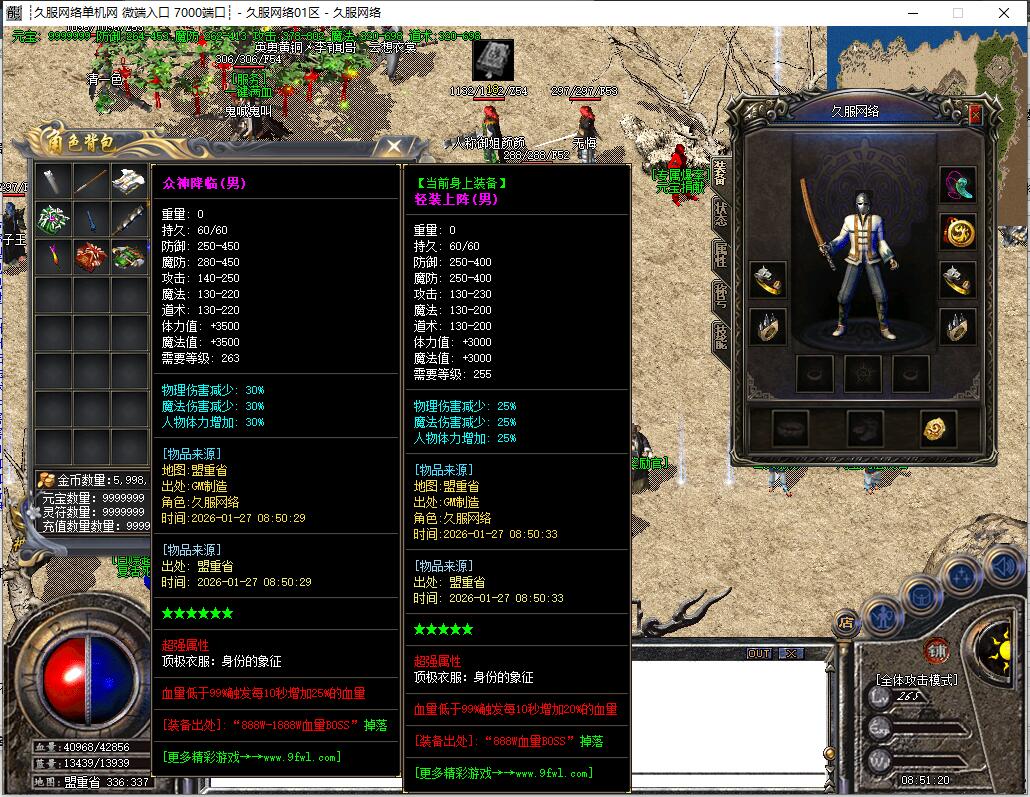Open the 店 shop button
Screen dimensions: 1030x797
click(846, 620)
